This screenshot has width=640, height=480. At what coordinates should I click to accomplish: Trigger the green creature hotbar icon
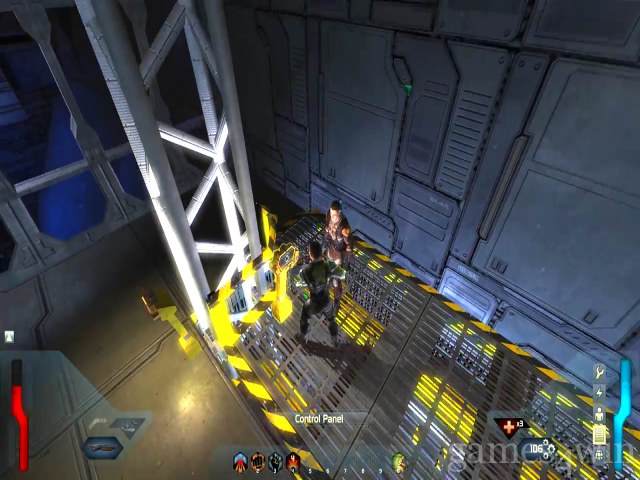(400, 463)
